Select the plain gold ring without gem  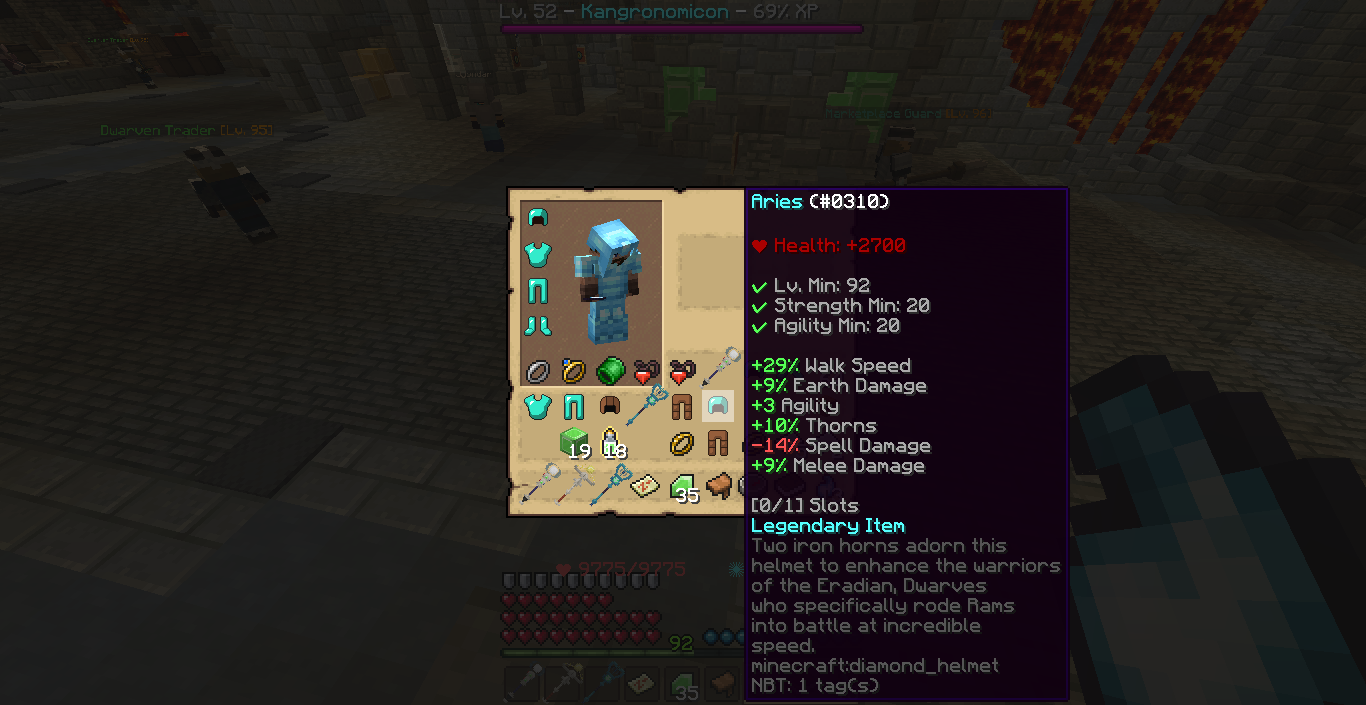(682, 441)
